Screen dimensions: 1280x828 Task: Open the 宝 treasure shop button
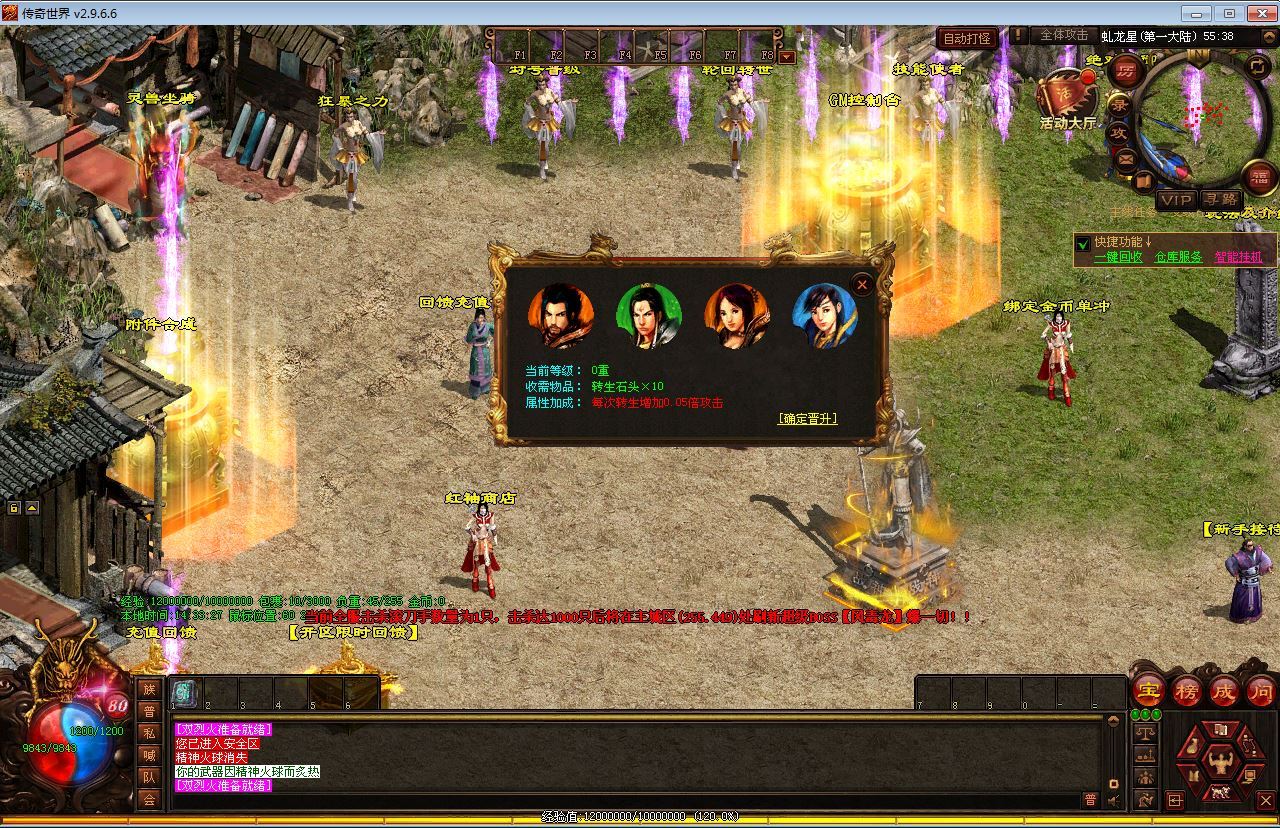(1149, 691)
